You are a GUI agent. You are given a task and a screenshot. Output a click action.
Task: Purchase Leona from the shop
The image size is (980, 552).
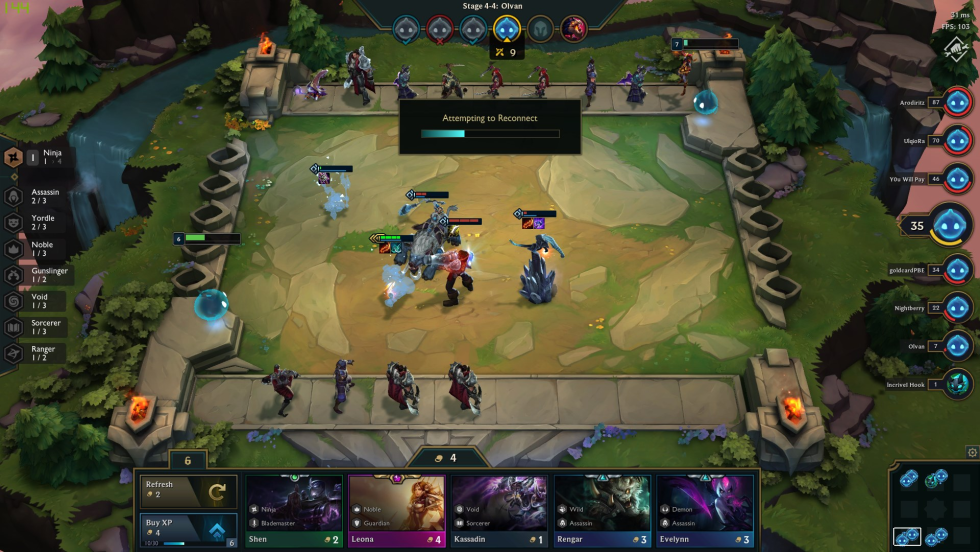(396, 510)
